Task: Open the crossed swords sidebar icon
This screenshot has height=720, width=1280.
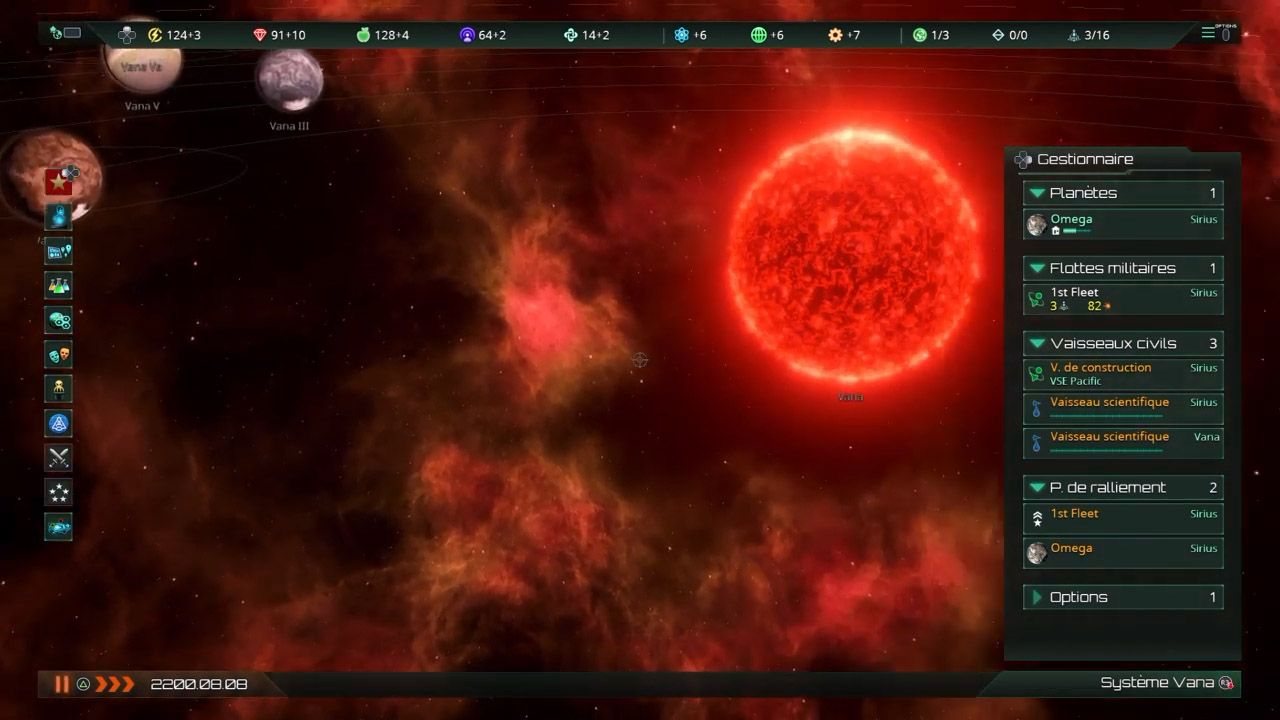Action: click(58, 458)
